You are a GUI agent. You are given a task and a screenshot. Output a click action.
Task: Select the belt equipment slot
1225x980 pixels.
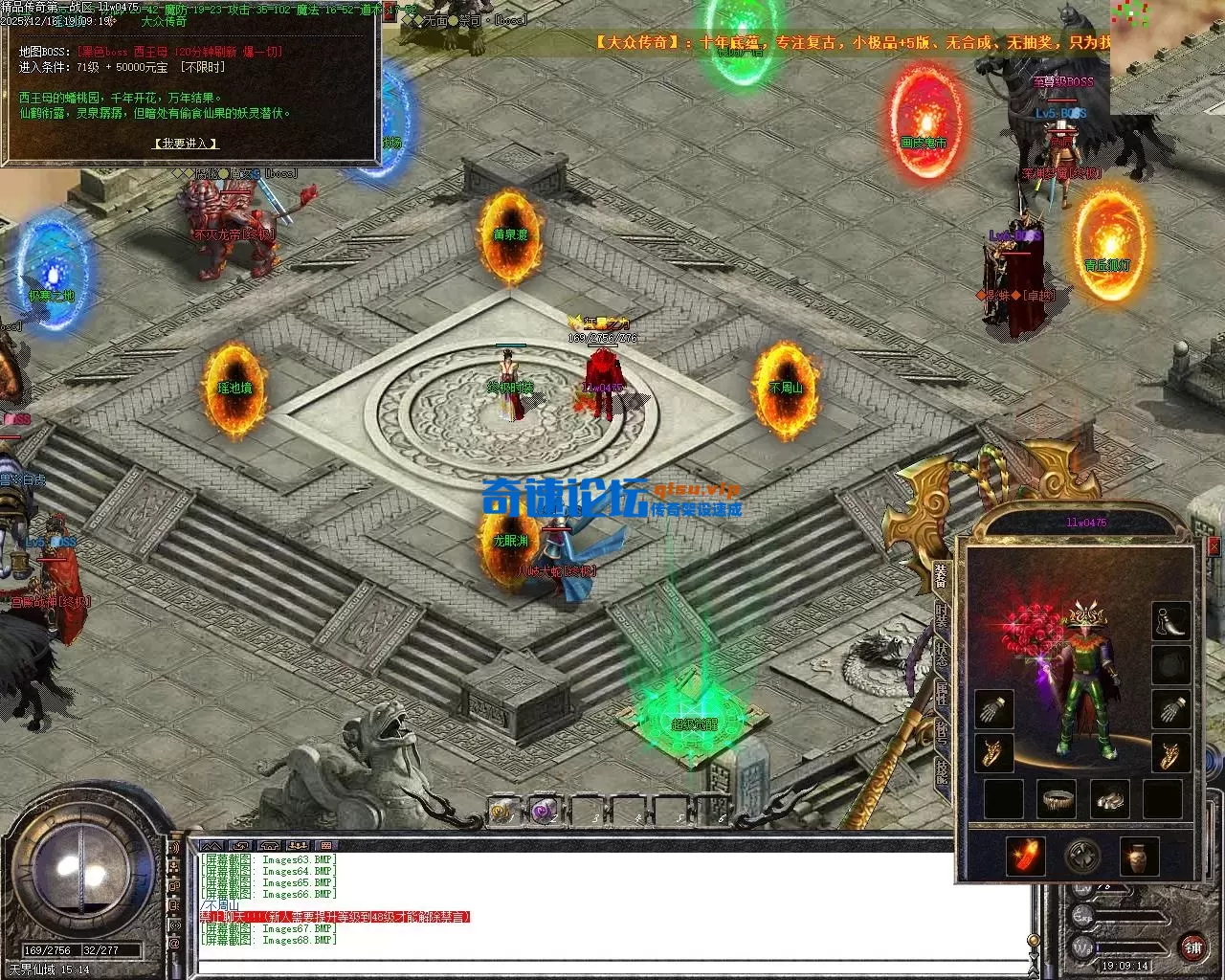(x=1057, y=798)
